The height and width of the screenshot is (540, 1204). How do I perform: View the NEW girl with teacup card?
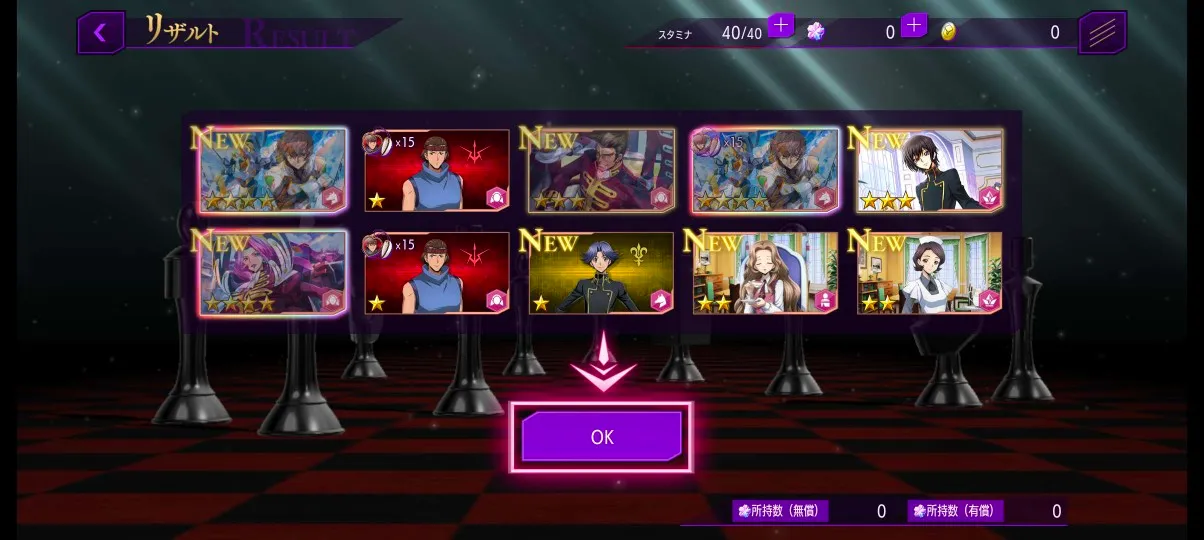coord(765,273)
